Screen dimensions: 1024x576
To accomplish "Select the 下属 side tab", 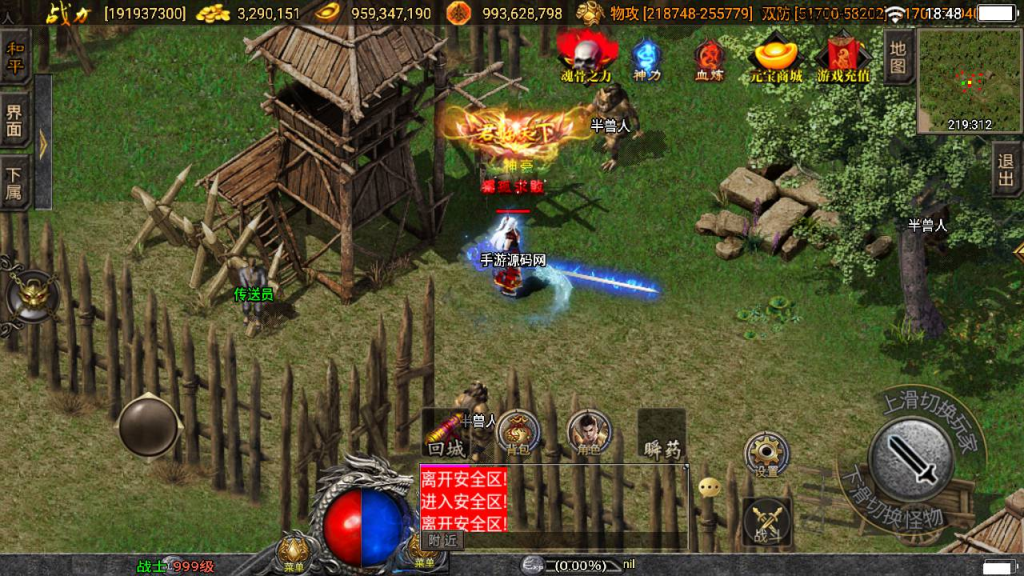I will coord(15,183).
